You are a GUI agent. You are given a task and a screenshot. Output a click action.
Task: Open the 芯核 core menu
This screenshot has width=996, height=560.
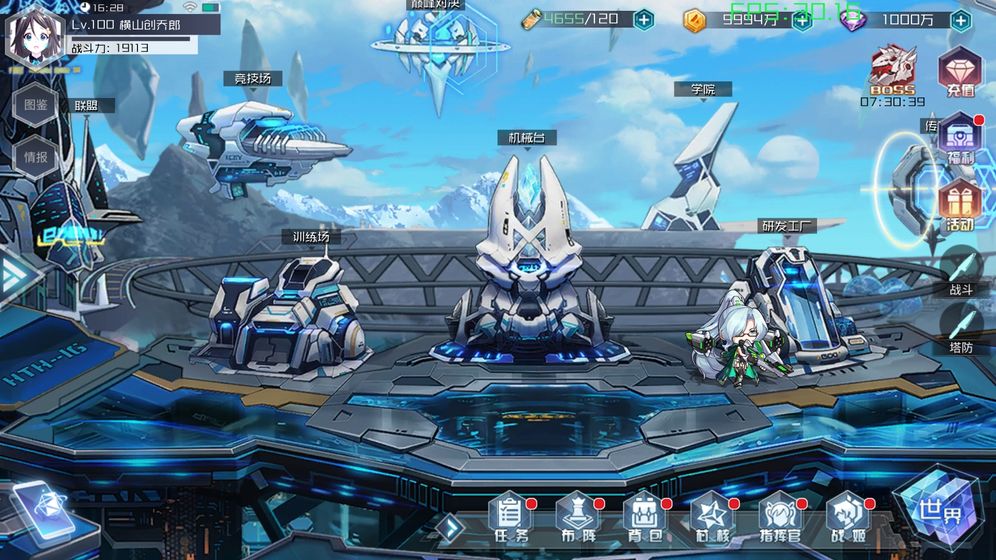[x=712, y=516]
